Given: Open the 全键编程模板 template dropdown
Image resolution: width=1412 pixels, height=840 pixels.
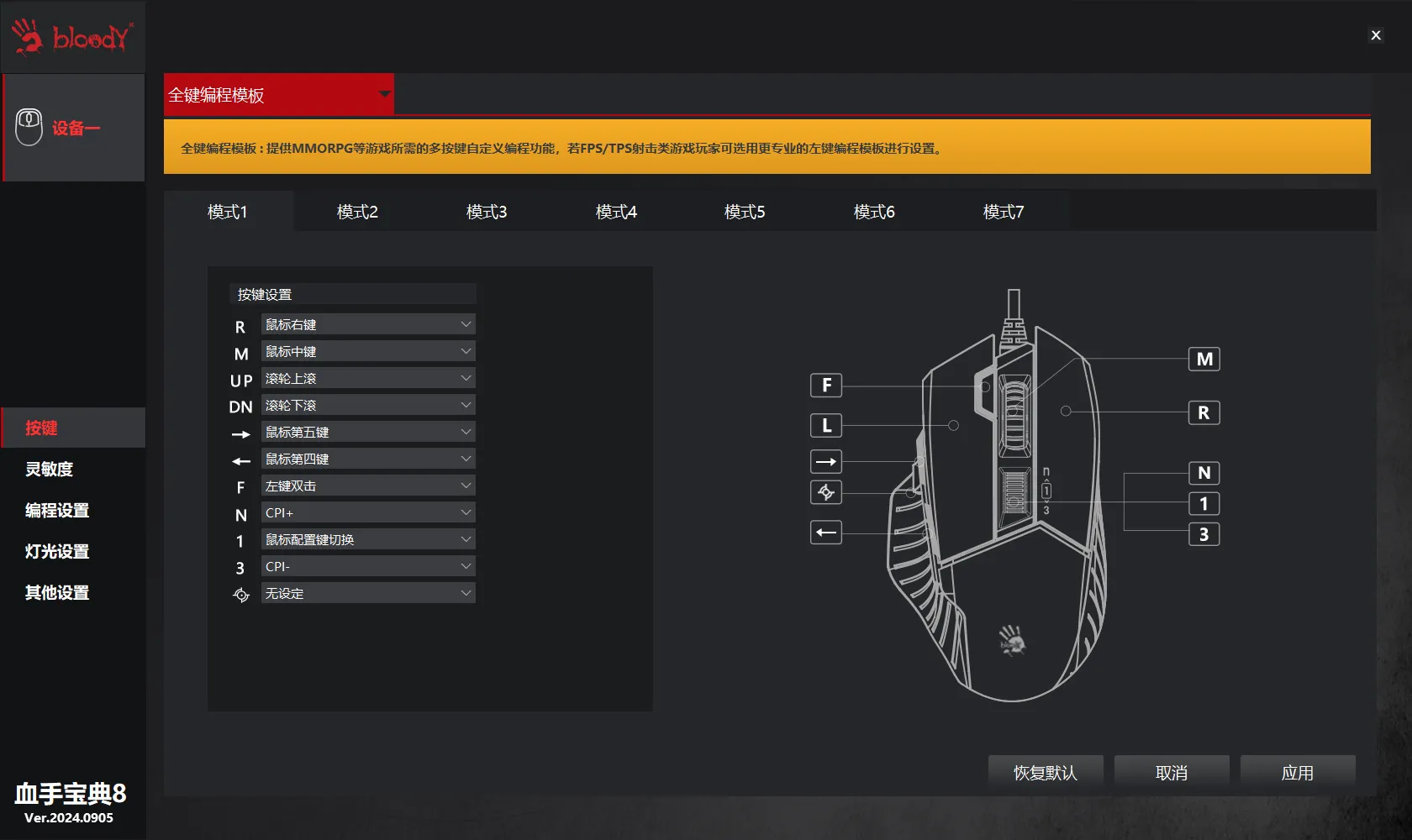Looking at the screenshot, I should (279, 95).
